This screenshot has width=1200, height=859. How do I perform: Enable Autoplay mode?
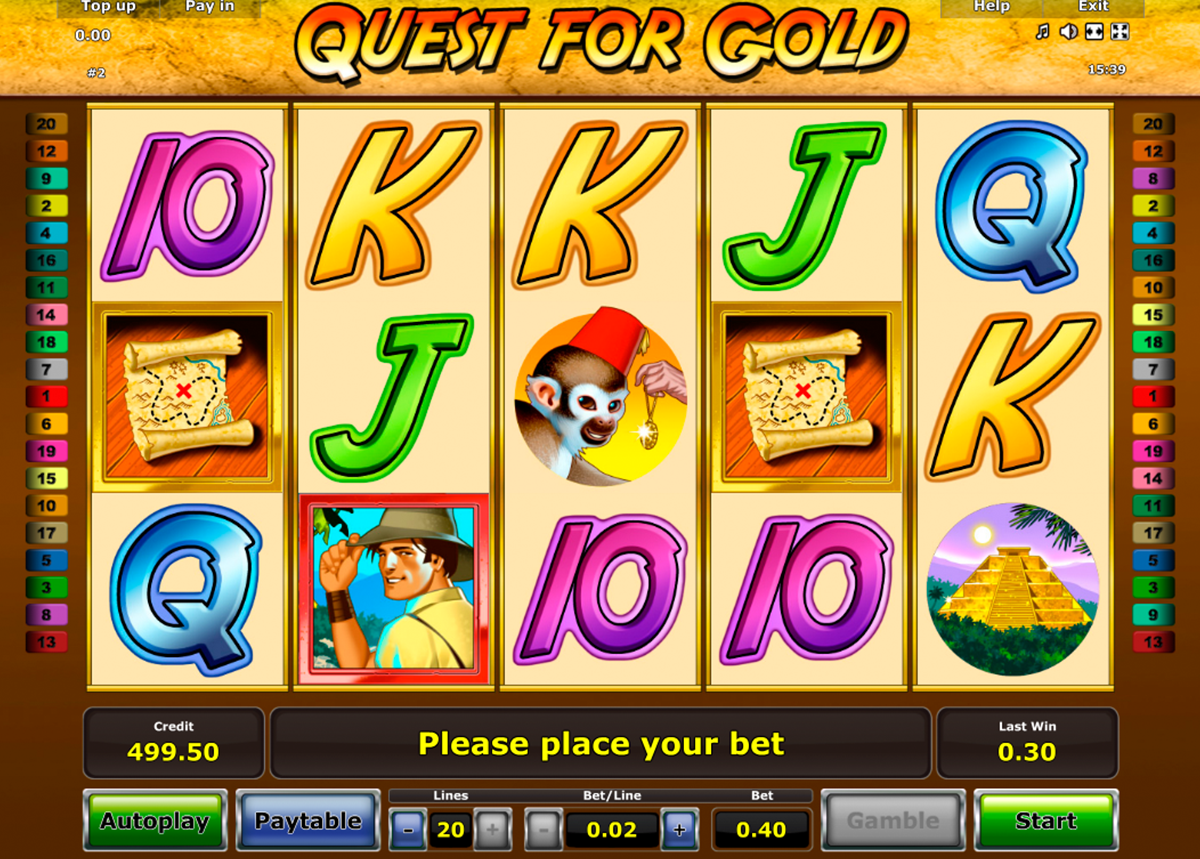(x=154, y=821)
